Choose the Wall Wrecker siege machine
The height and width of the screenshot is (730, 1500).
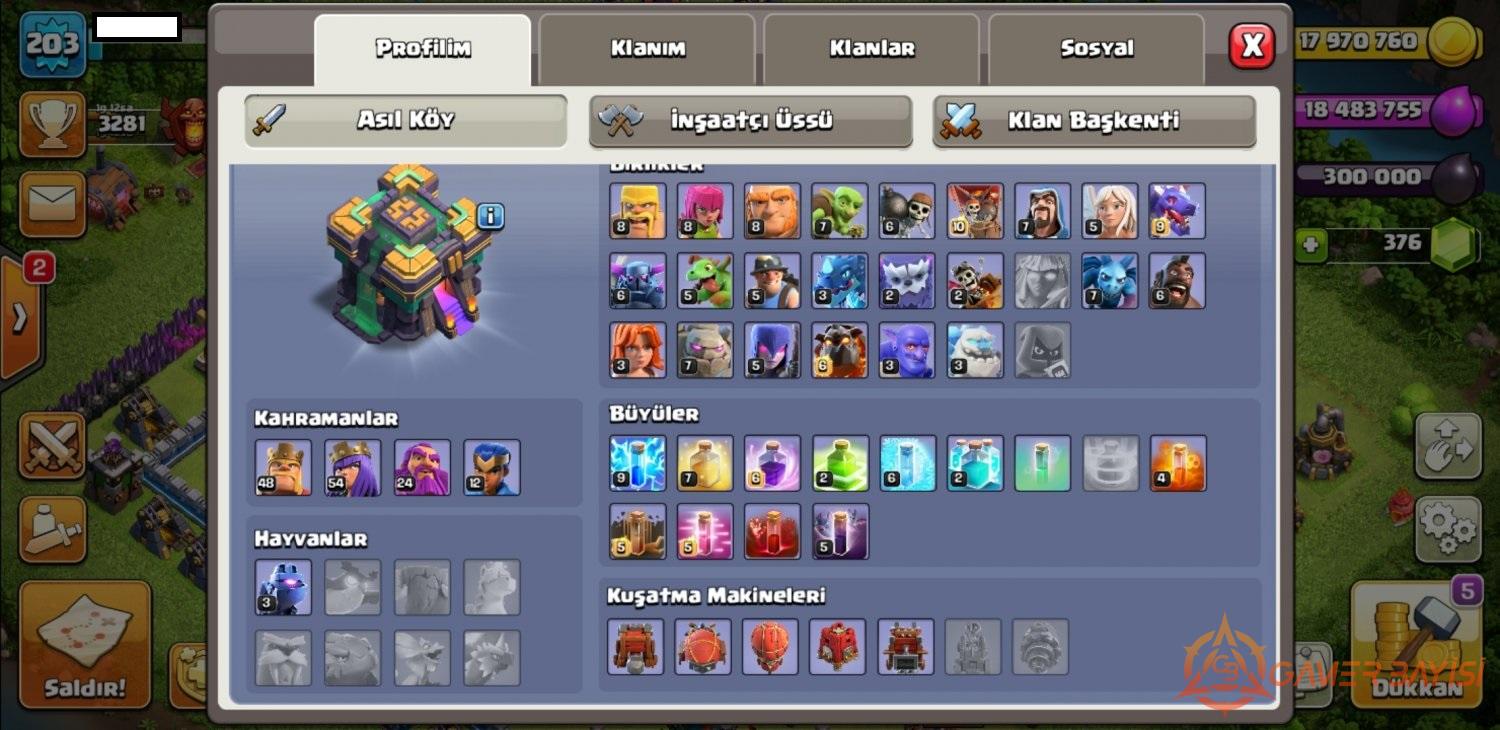point(635,646)
